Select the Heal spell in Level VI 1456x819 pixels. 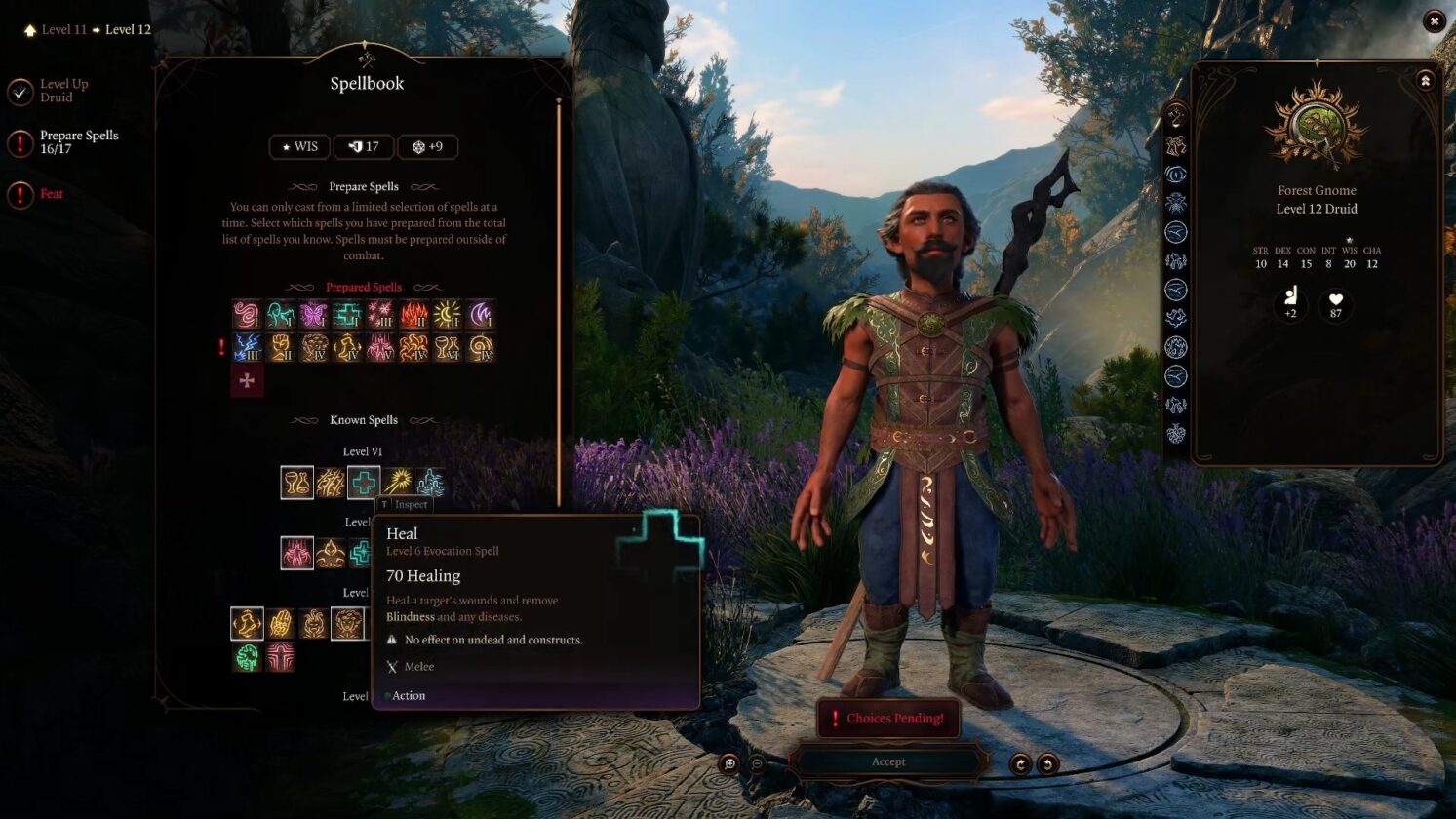tap(364, 482)
